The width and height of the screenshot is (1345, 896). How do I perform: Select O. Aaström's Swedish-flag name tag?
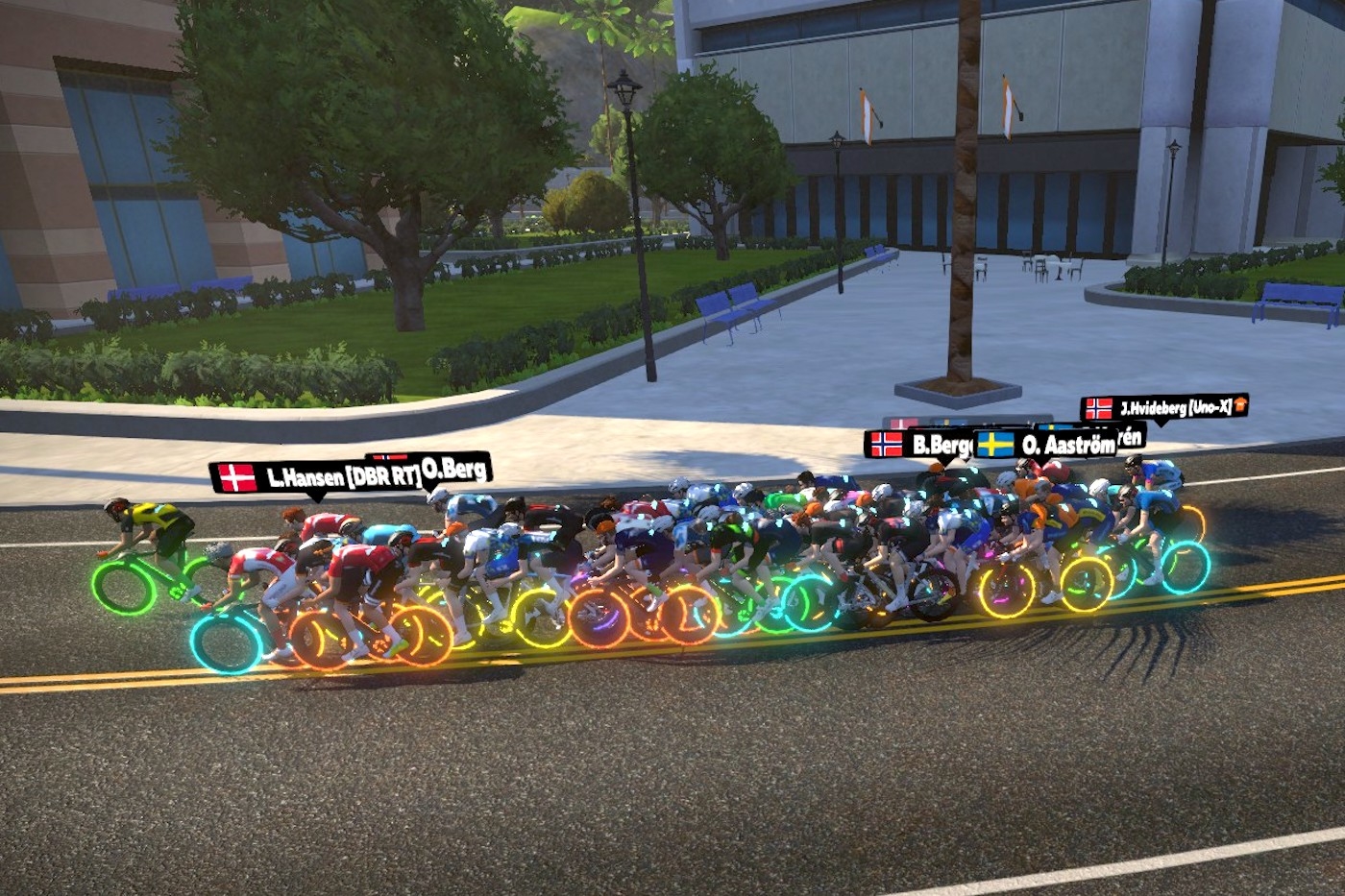pos(1046,445)
